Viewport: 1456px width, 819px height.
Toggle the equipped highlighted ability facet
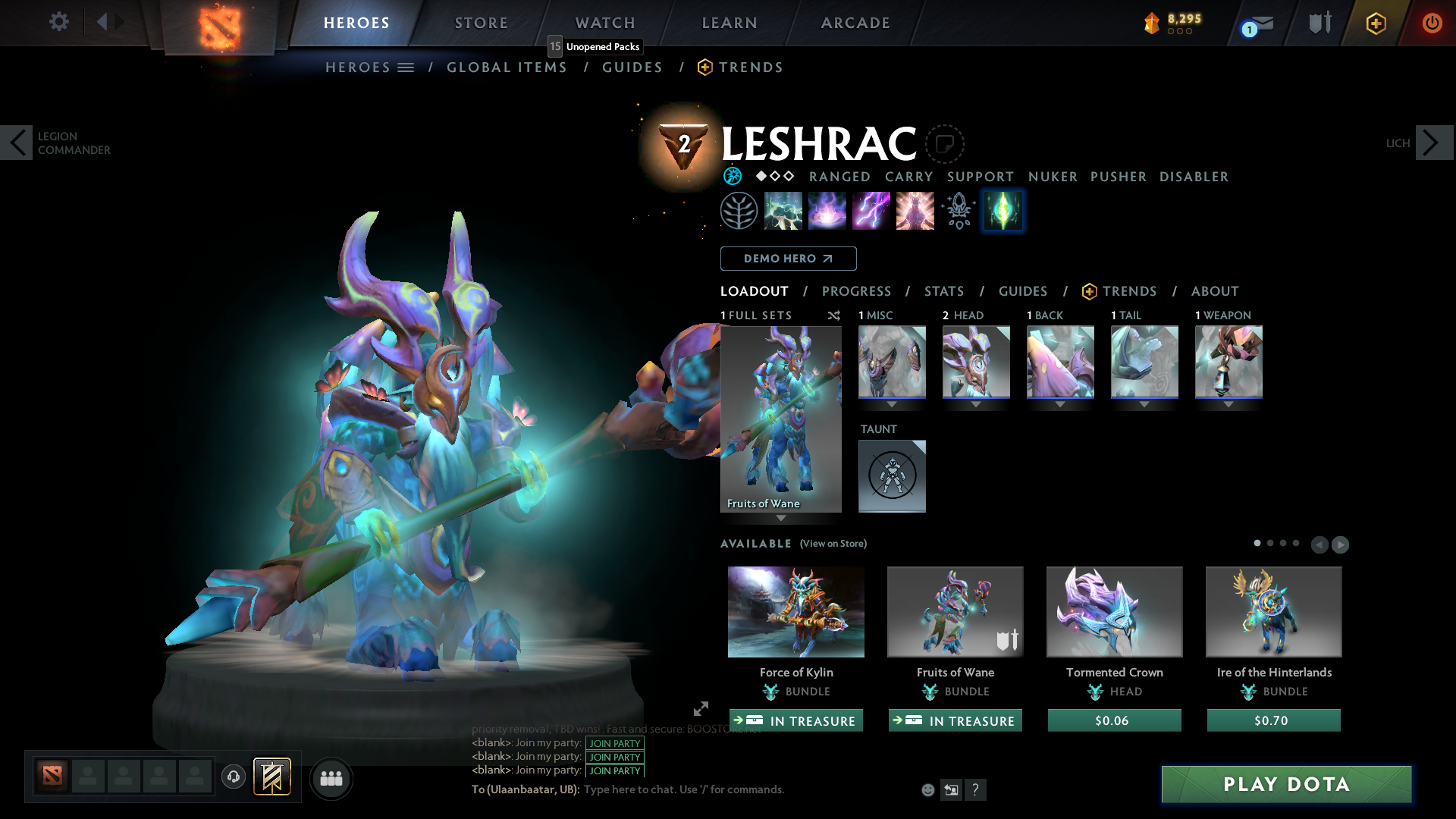pyautogui.click(x=1003, y=210)
